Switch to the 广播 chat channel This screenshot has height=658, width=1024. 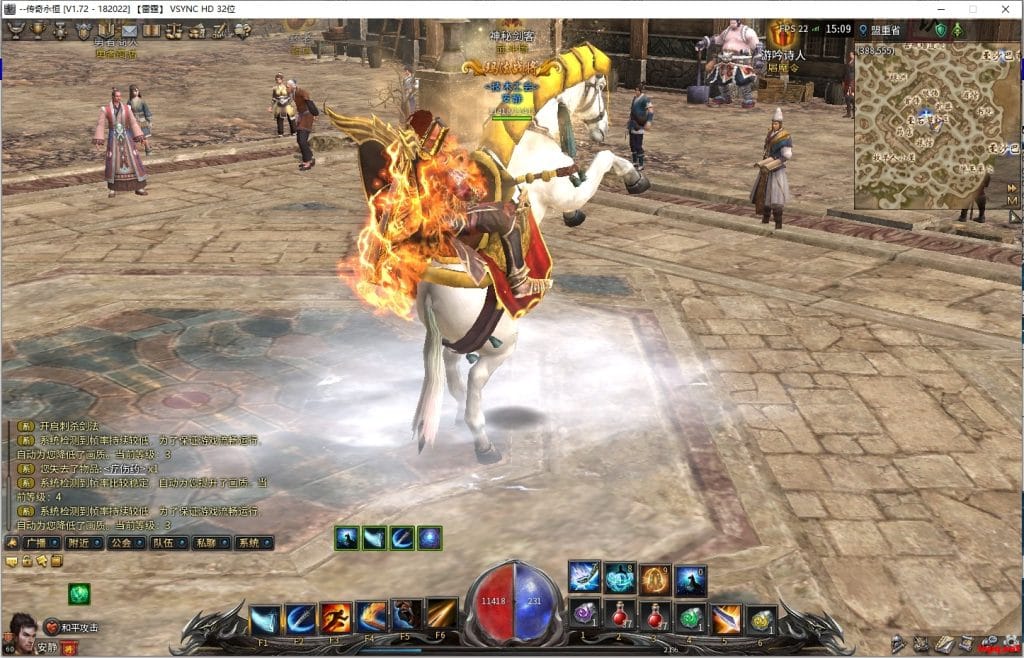[x=33, y=542]
